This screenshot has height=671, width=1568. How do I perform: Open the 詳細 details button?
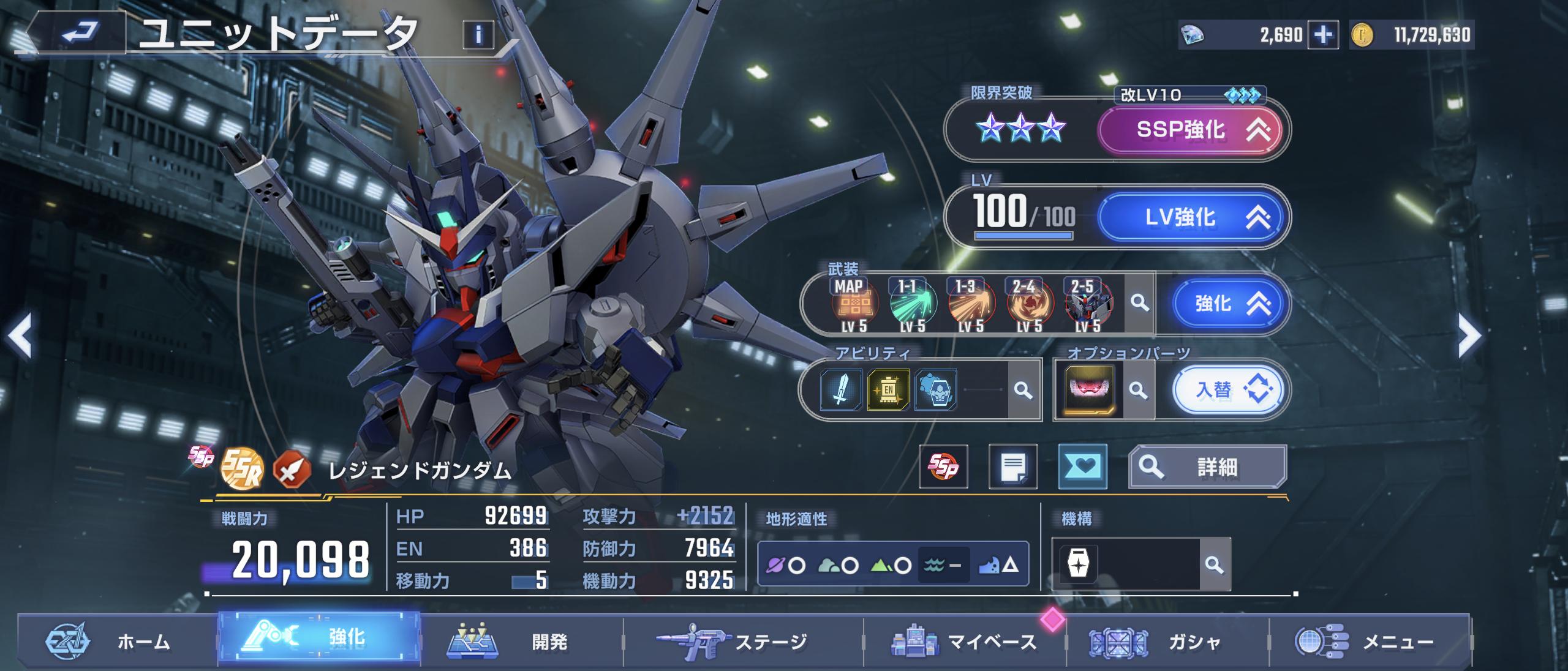[1207, 467]
